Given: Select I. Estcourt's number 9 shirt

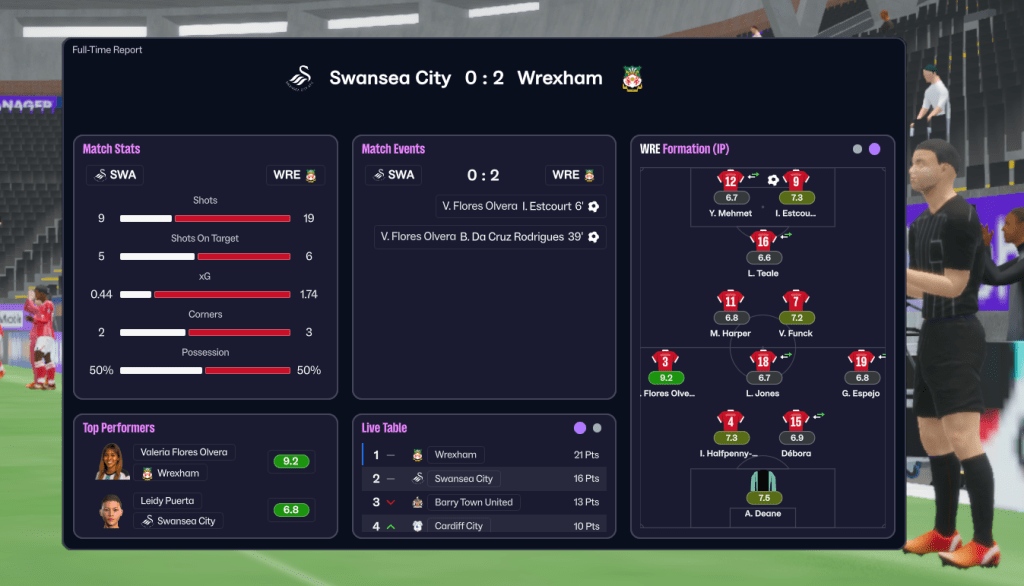Looking at the screenshot, I should [796, 181].
